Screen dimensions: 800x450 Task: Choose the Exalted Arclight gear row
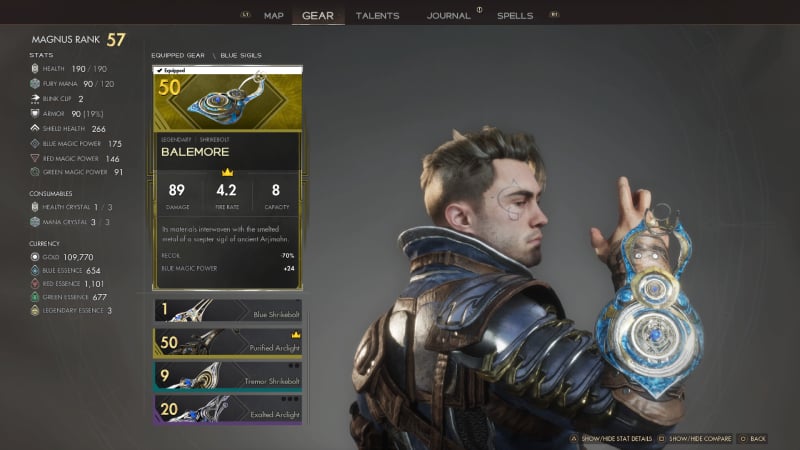click(226, 408)
